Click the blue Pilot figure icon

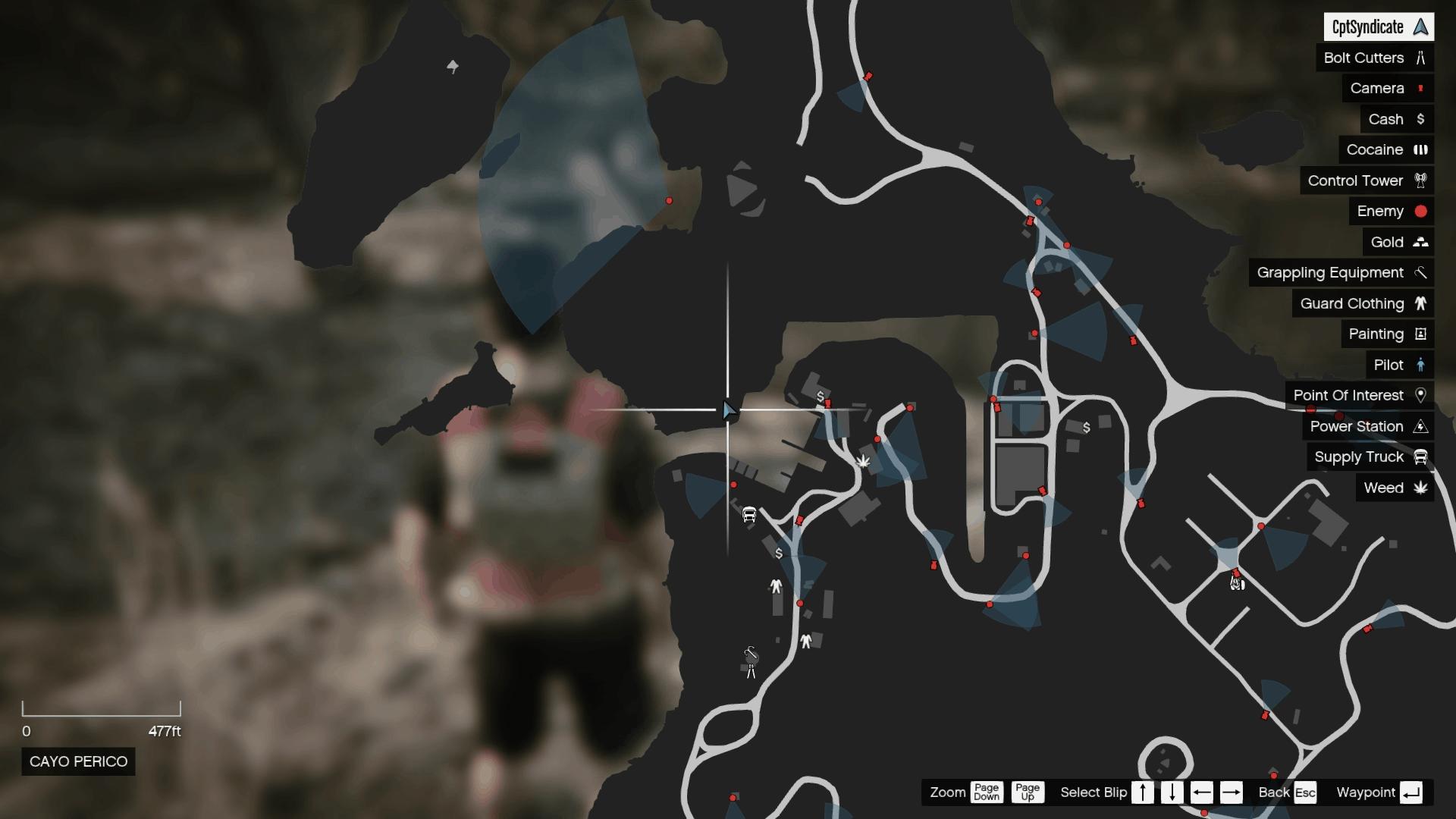1421,365
